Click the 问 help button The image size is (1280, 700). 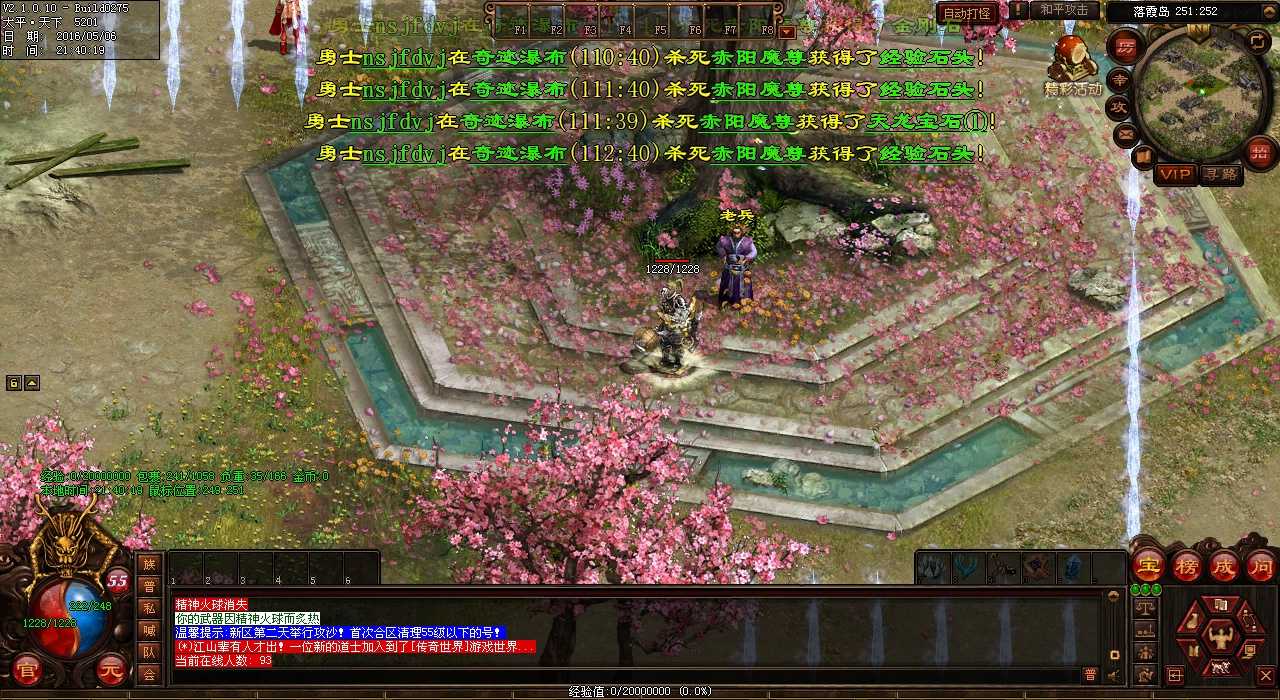click(1260, 566)
